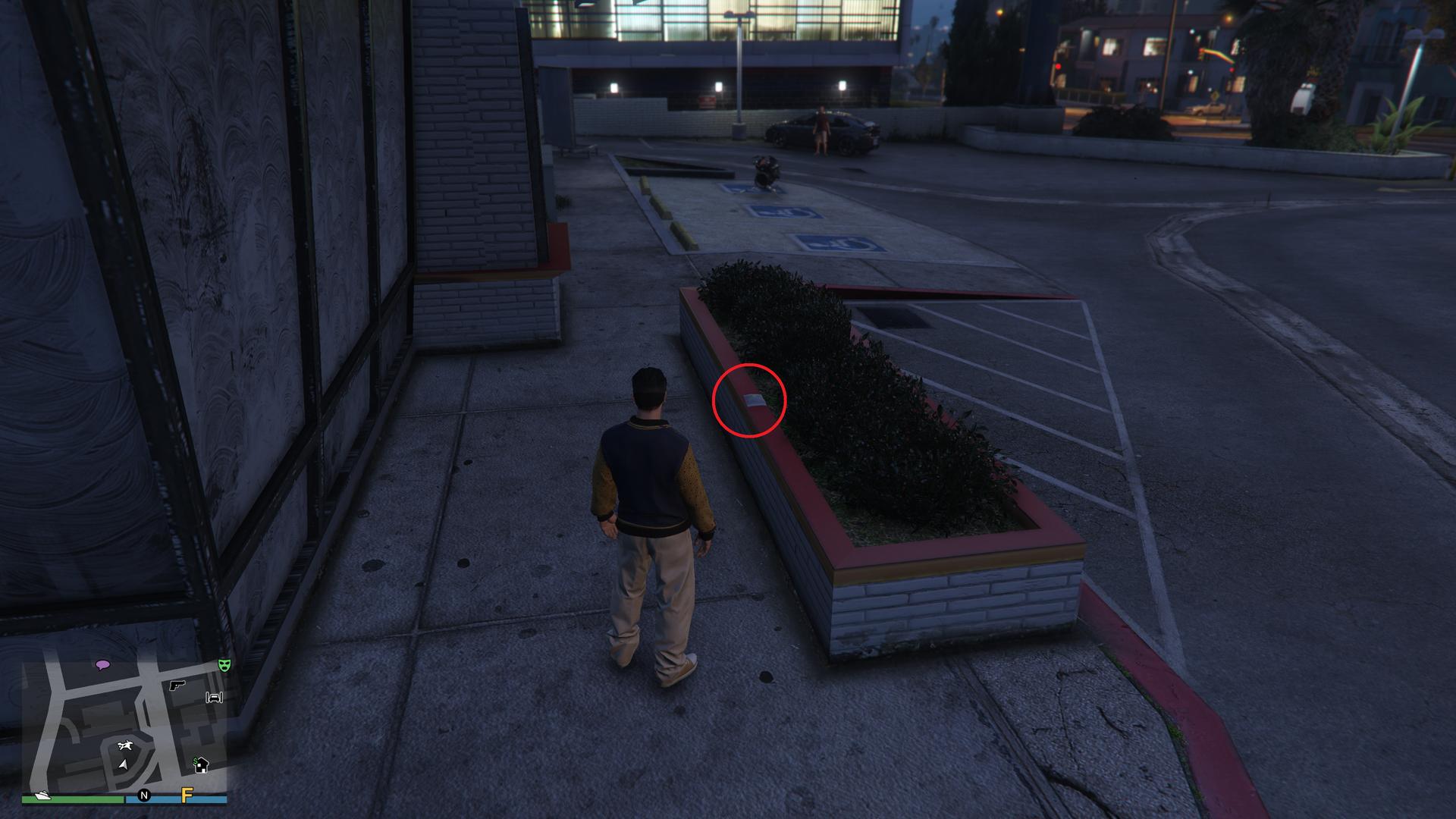Click the pistol gun shop blip

click(177, 685)
